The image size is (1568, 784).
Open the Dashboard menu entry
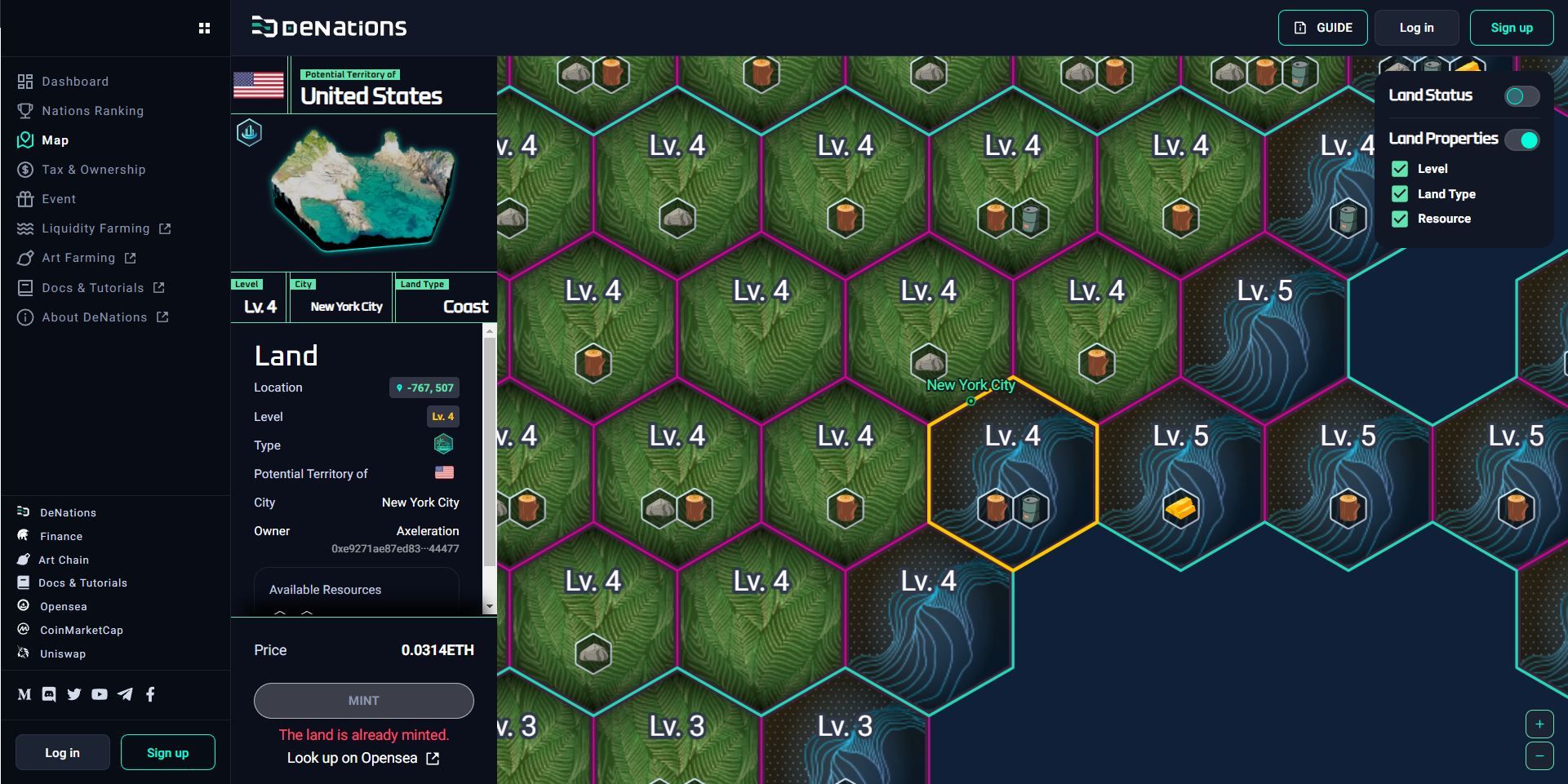pyautogui.click(x=74, y=82)
